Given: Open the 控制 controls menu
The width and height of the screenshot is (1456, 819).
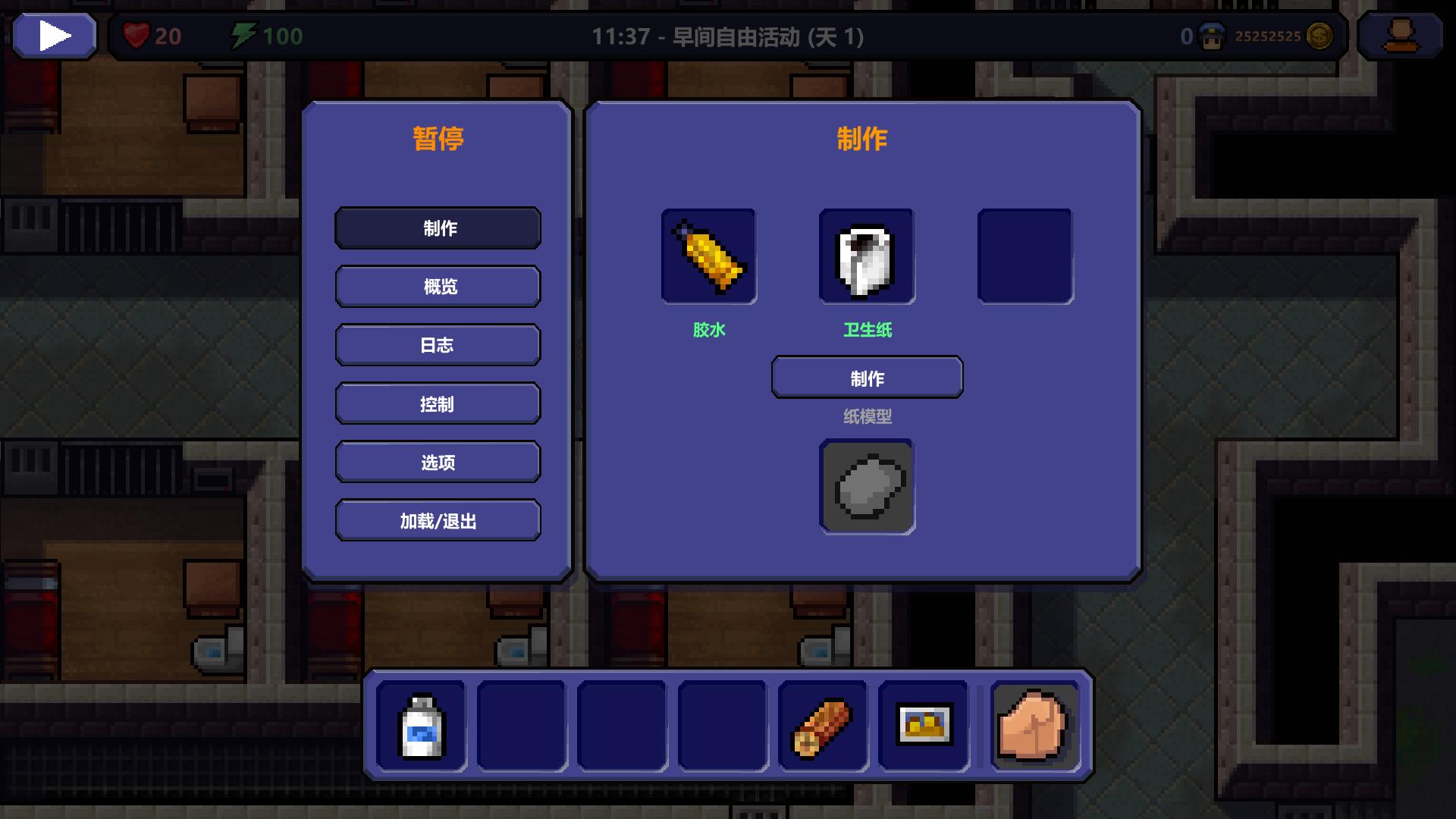Looking at the screenshot, I should pyautogui.click(x=438, y=403).
